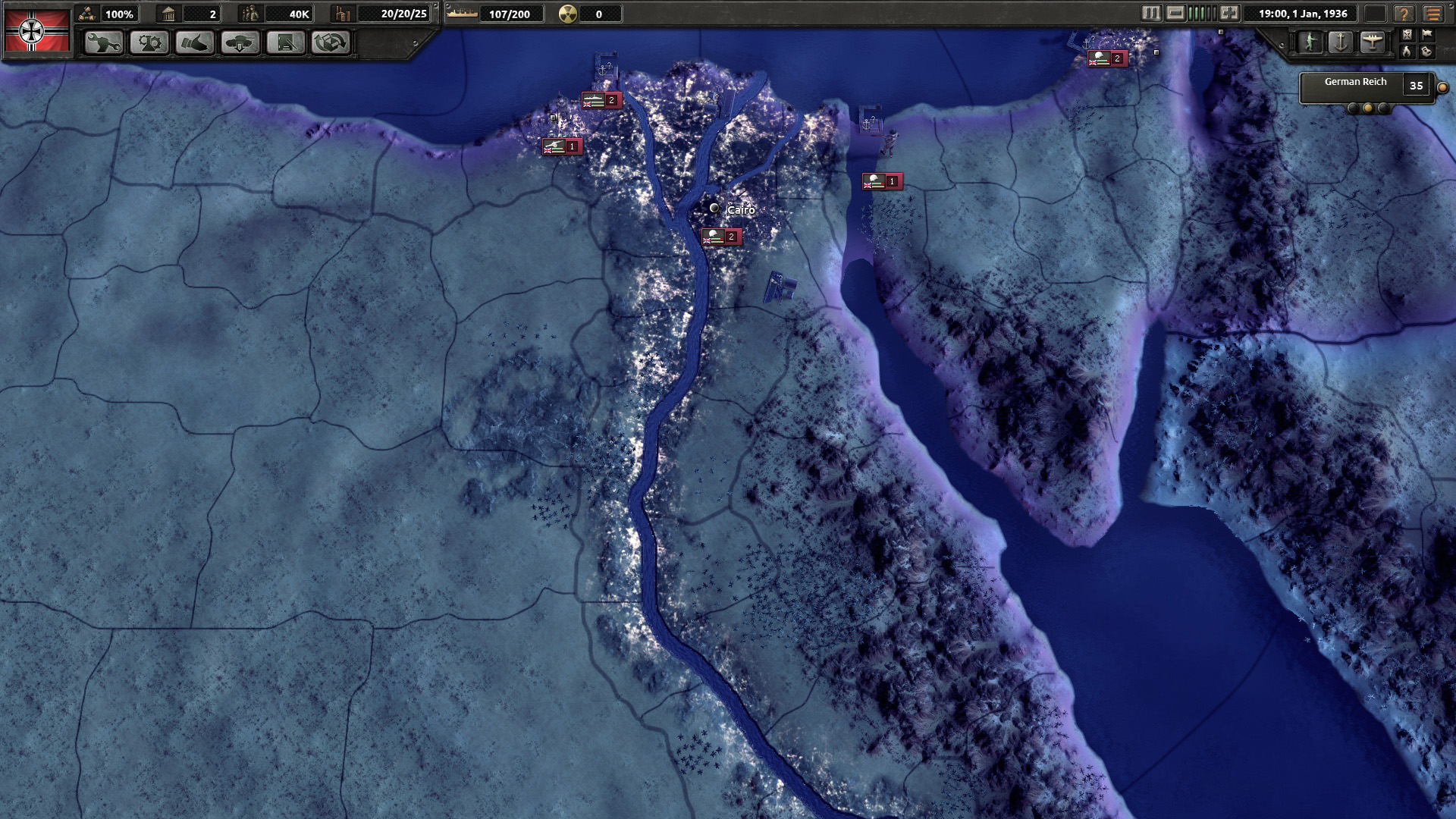Open the production menu with the tank icon
Viewport: 1456px width, 819px height.
(x=240, y=42)
